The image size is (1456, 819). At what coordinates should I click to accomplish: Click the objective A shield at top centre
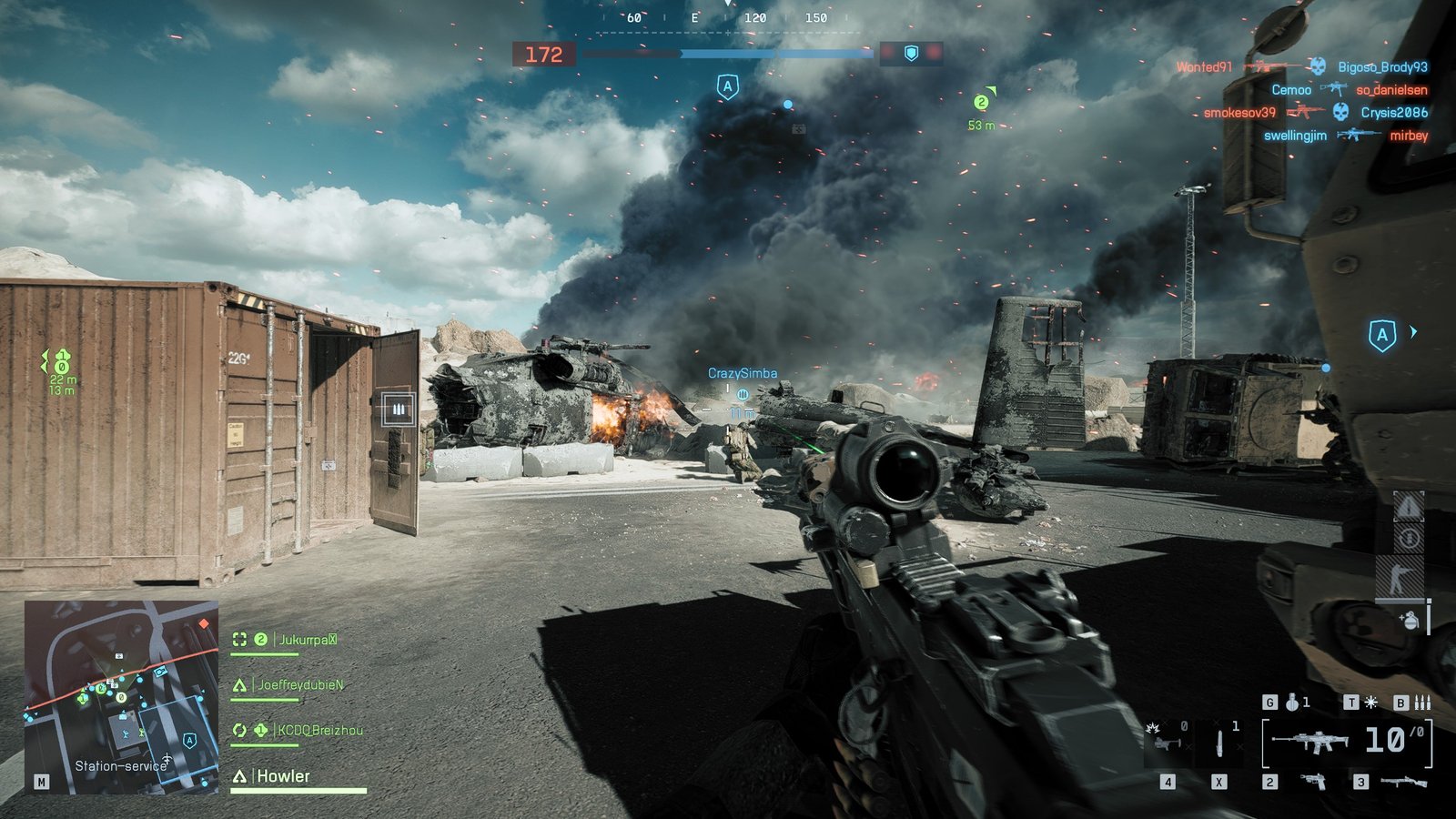click(x=727, y=87)
